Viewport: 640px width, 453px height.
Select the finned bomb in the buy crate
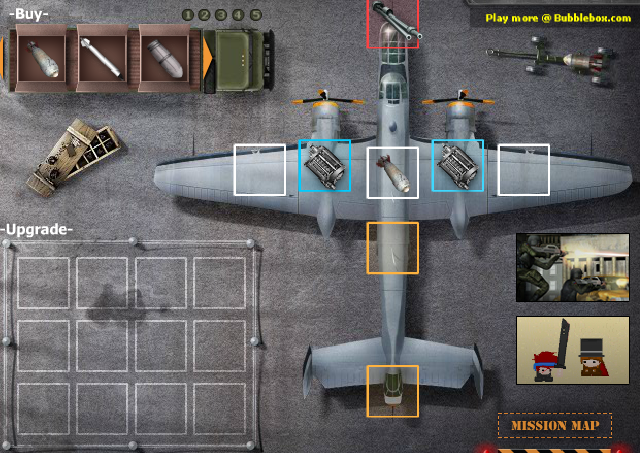[x=38, y=59]
